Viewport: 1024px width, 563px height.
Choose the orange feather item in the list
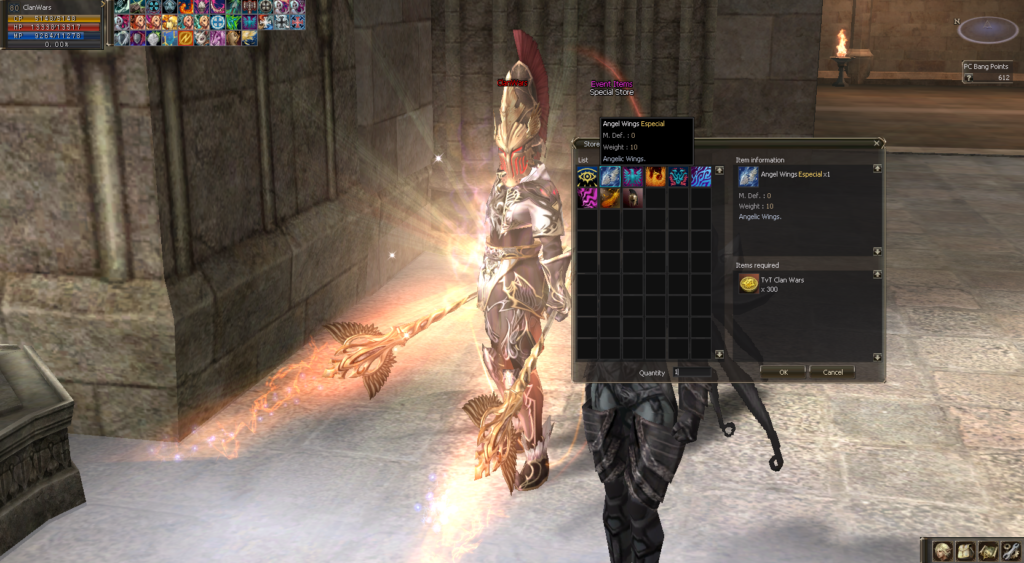pos(609,198)
